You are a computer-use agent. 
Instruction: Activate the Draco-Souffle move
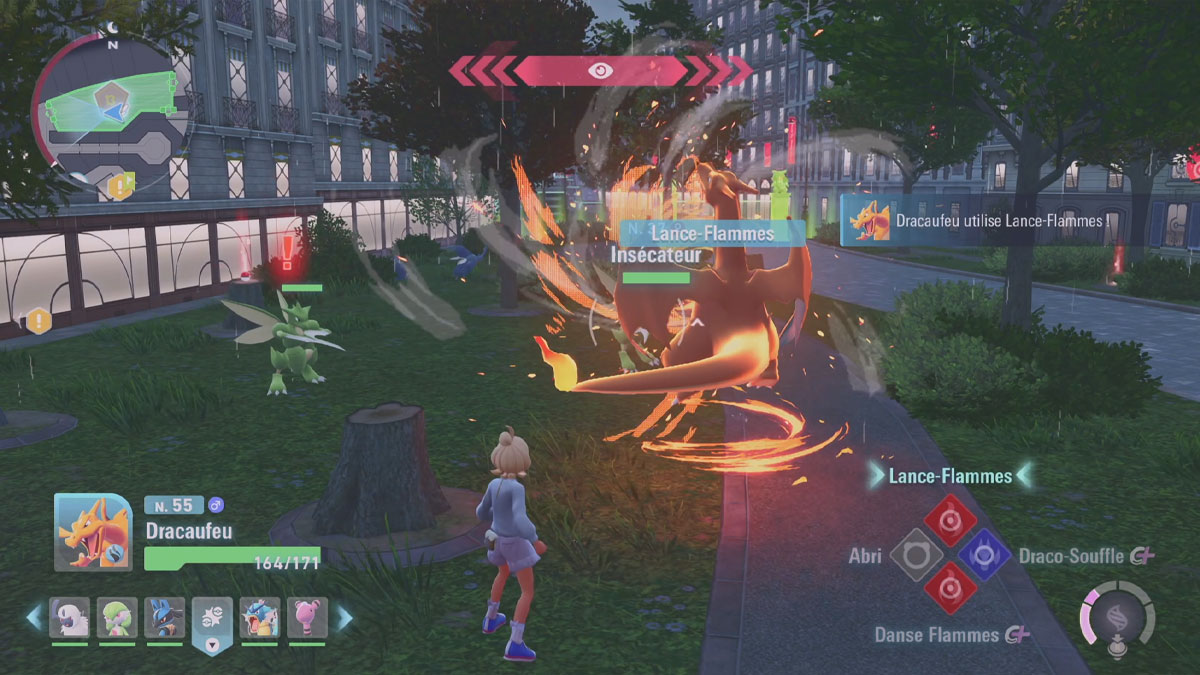pyautogui.click(x=984, y=554)
